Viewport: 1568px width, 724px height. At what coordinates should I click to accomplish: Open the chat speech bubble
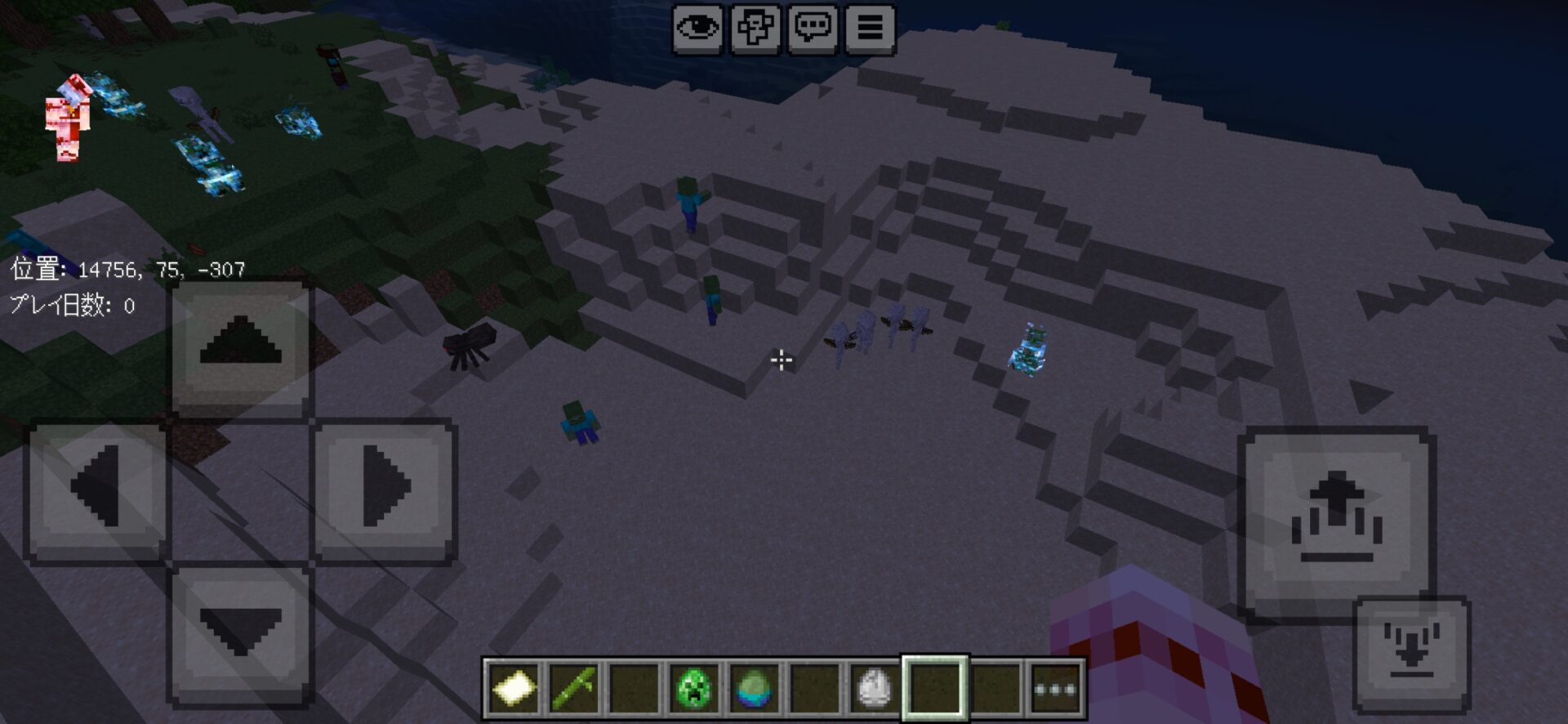point(813,29)
